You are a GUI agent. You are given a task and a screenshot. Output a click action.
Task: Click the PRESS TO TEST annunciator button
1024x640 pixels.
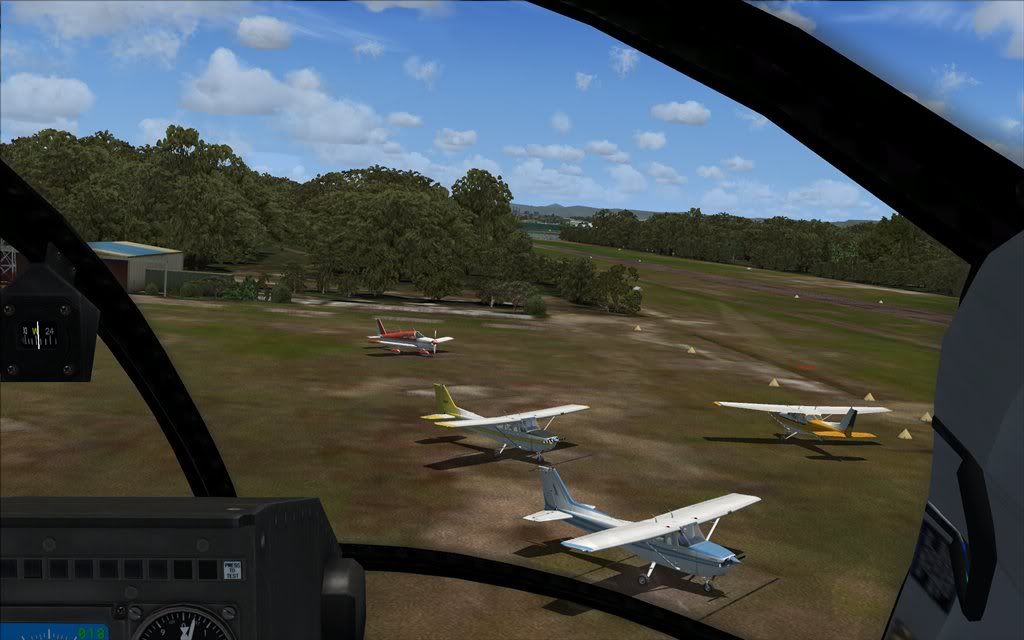click(232, 569)
